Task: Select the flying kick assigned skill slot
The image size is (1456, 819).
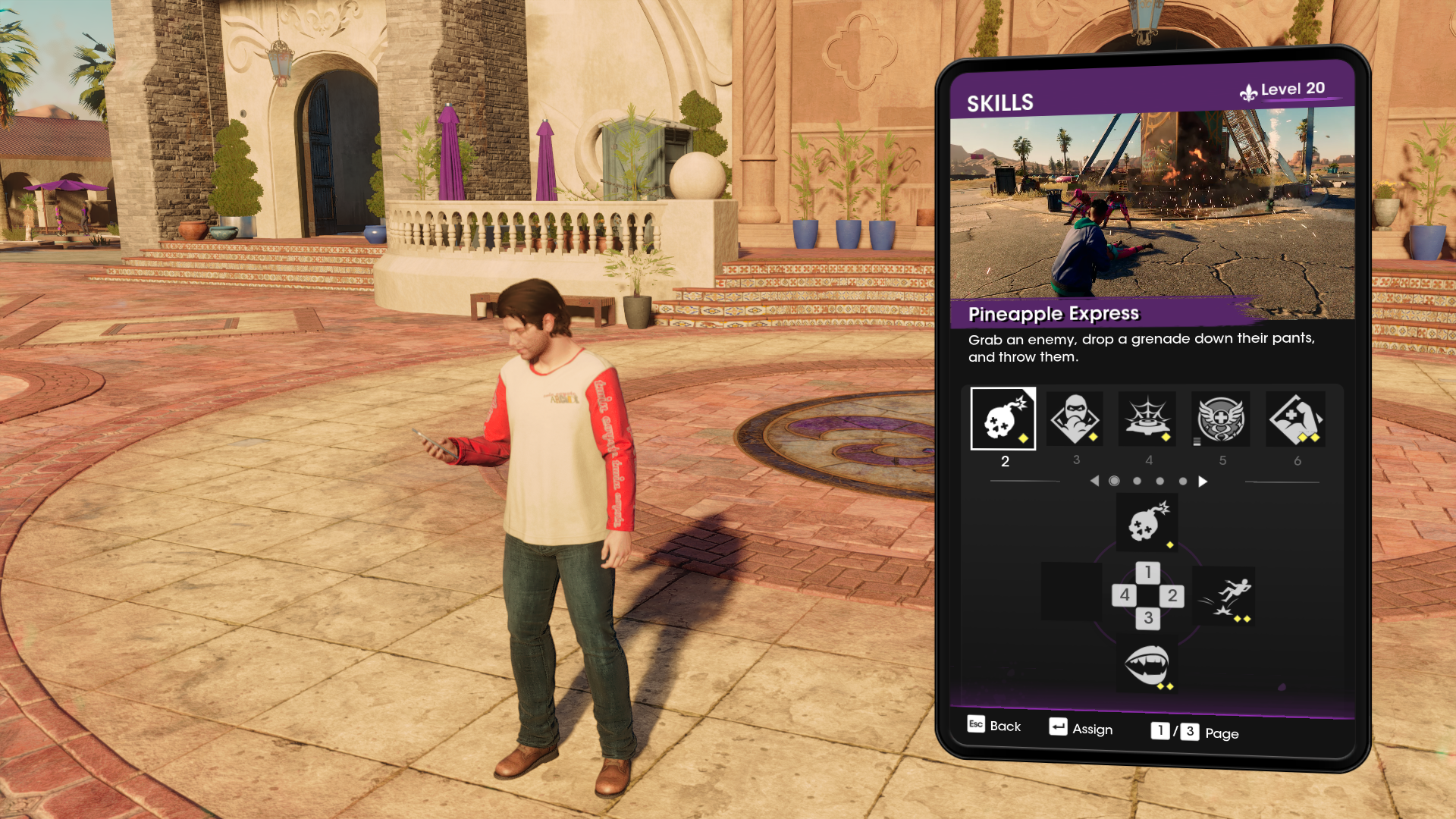Action: 1224,596
